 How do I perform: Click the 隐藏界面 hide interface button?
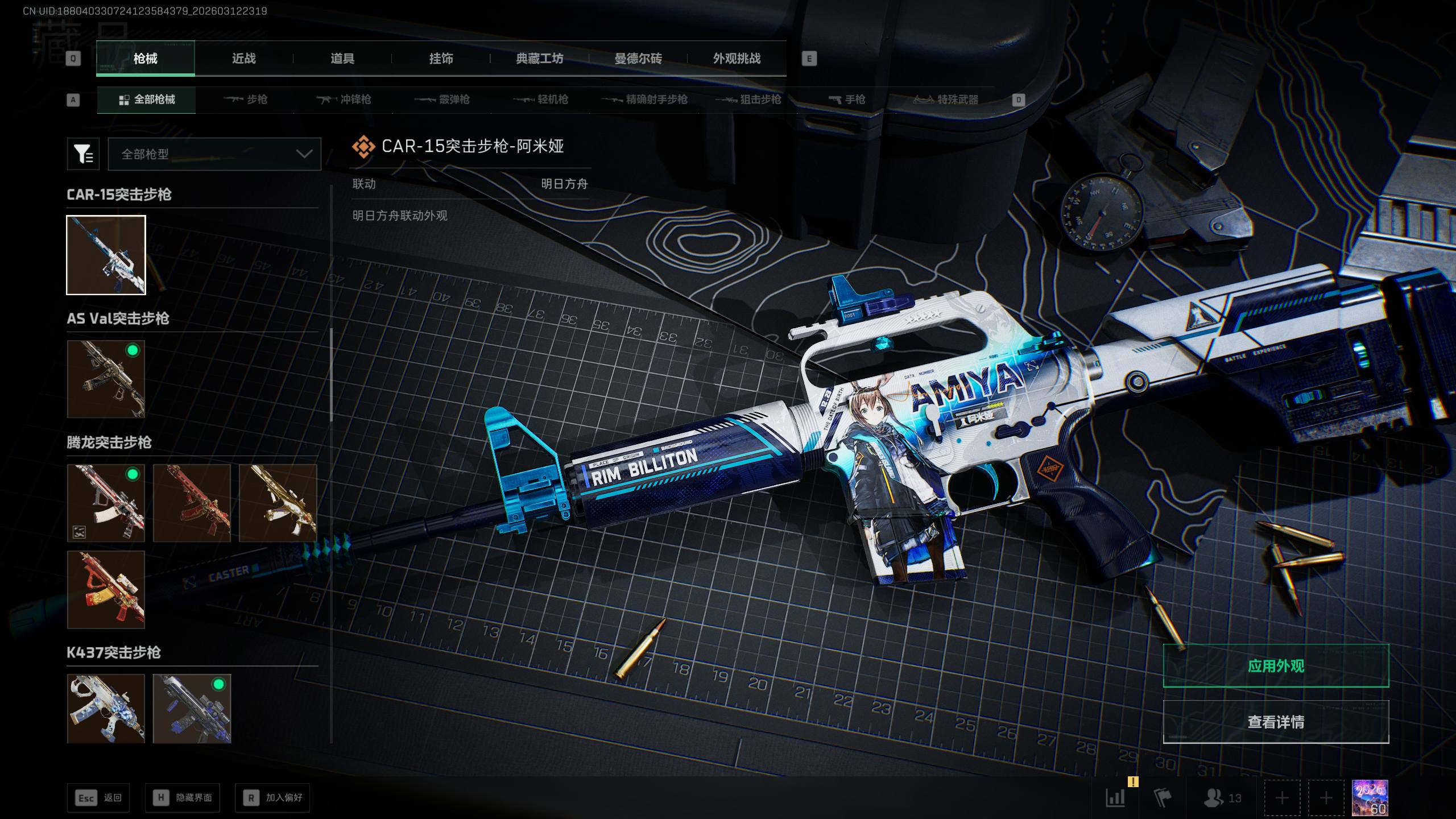coord(183,798)
